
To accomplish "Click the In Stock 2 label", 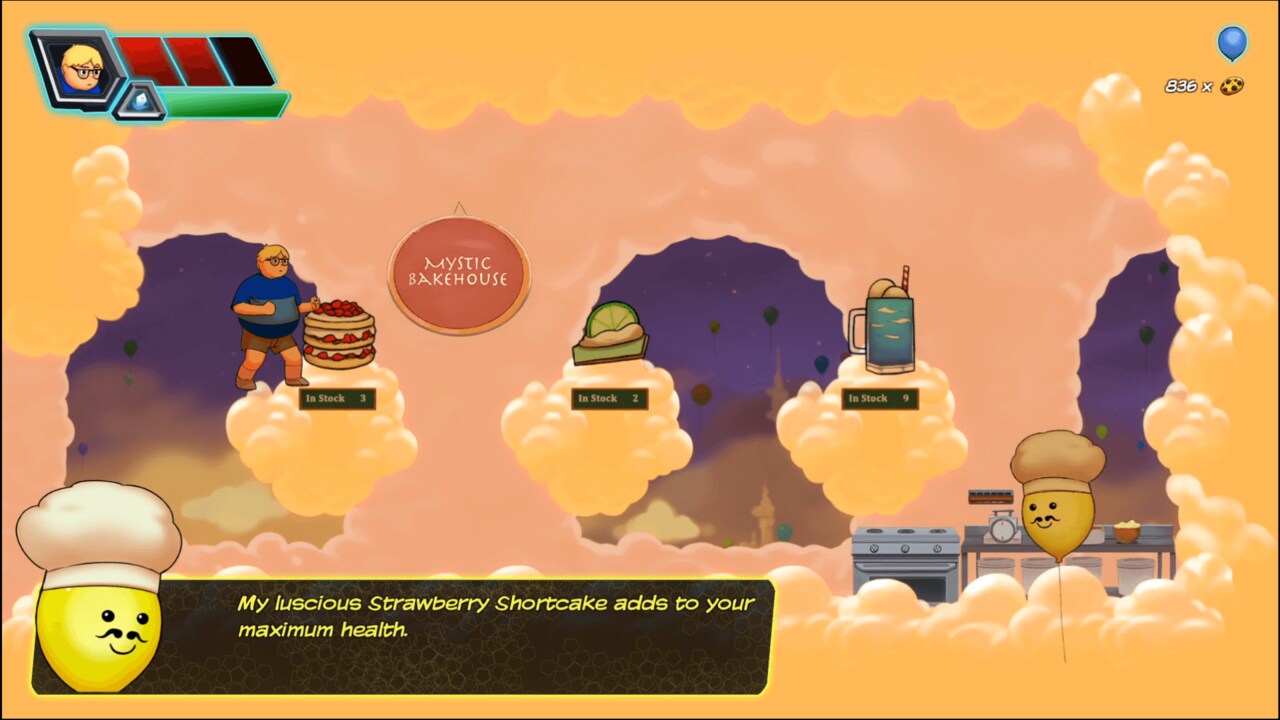I will (x=610, y=398).
